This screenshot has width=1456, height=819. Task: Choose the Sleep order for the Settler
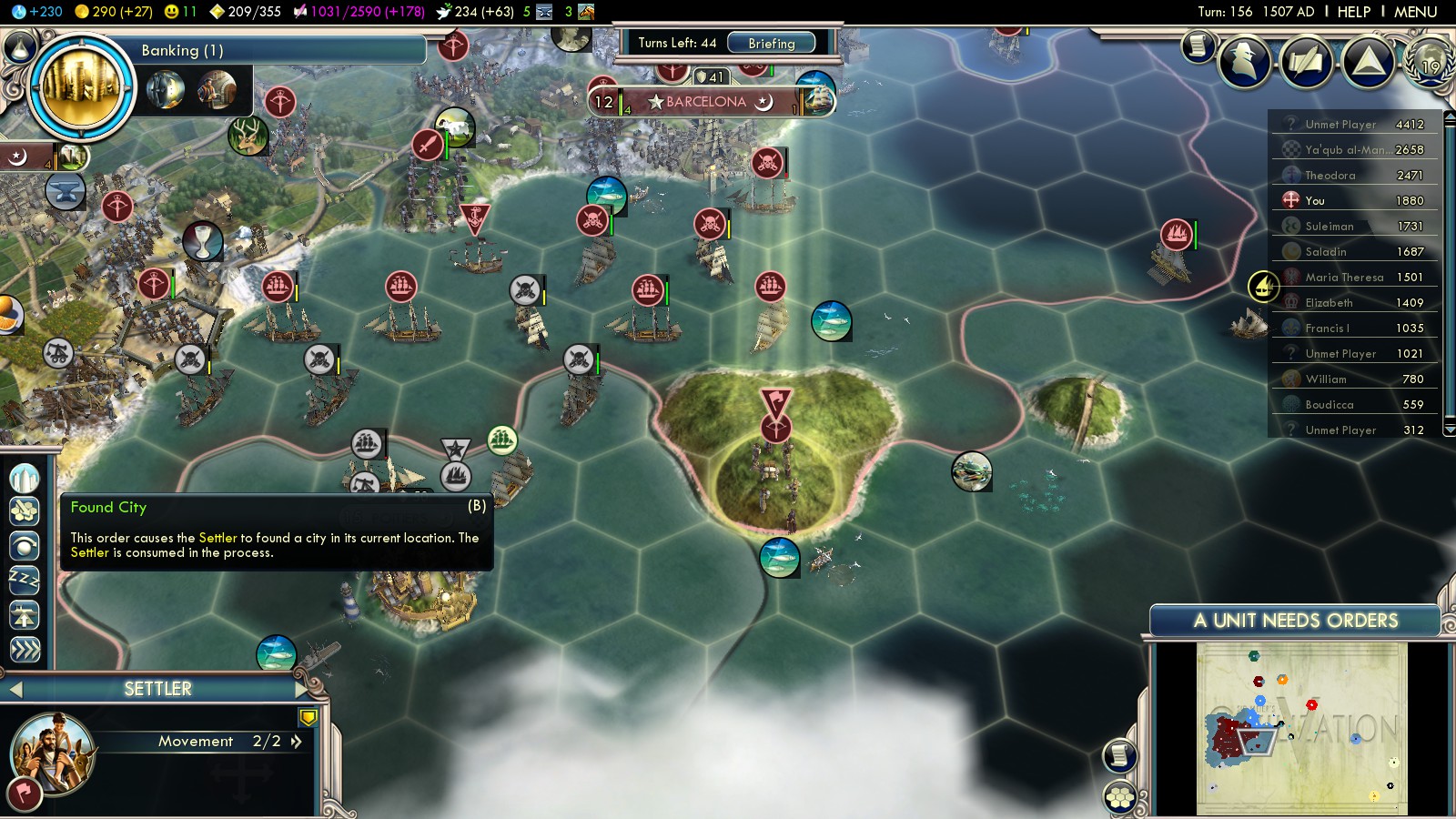pos(25,580)
